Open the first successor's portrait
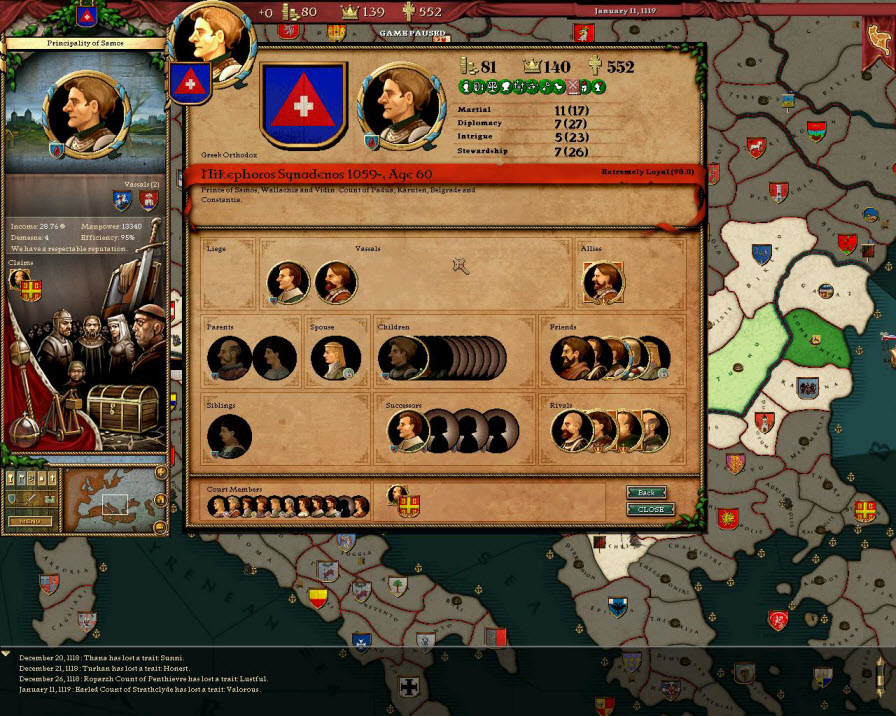The width and height of the screenshot is (896, 716). (407, 431)
